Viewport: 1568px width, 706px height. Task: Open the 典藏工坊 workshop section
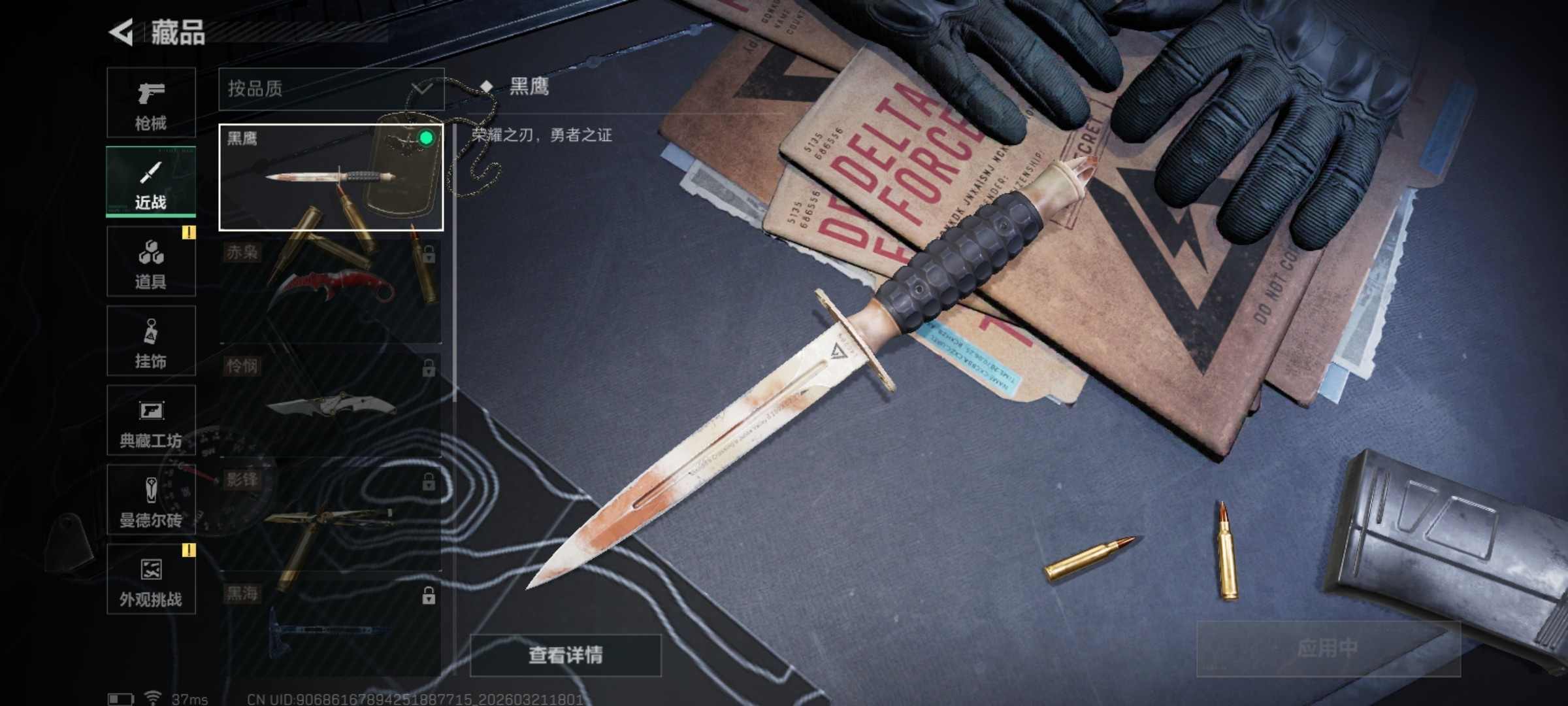coord(151,420)
